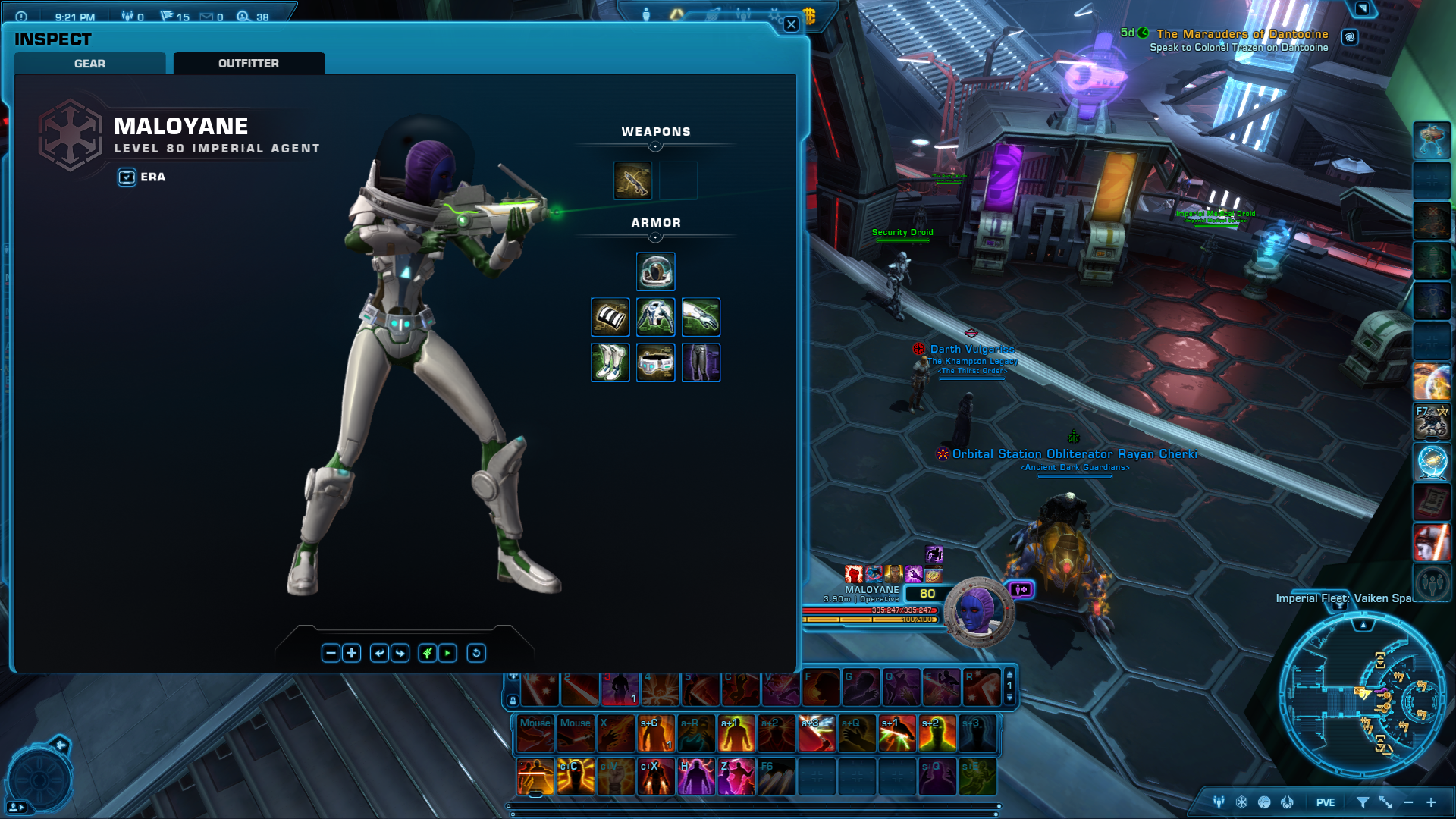Switch to the Gear tab
The width and height of the screenshot is (1456, 819).
click(89, 64)
